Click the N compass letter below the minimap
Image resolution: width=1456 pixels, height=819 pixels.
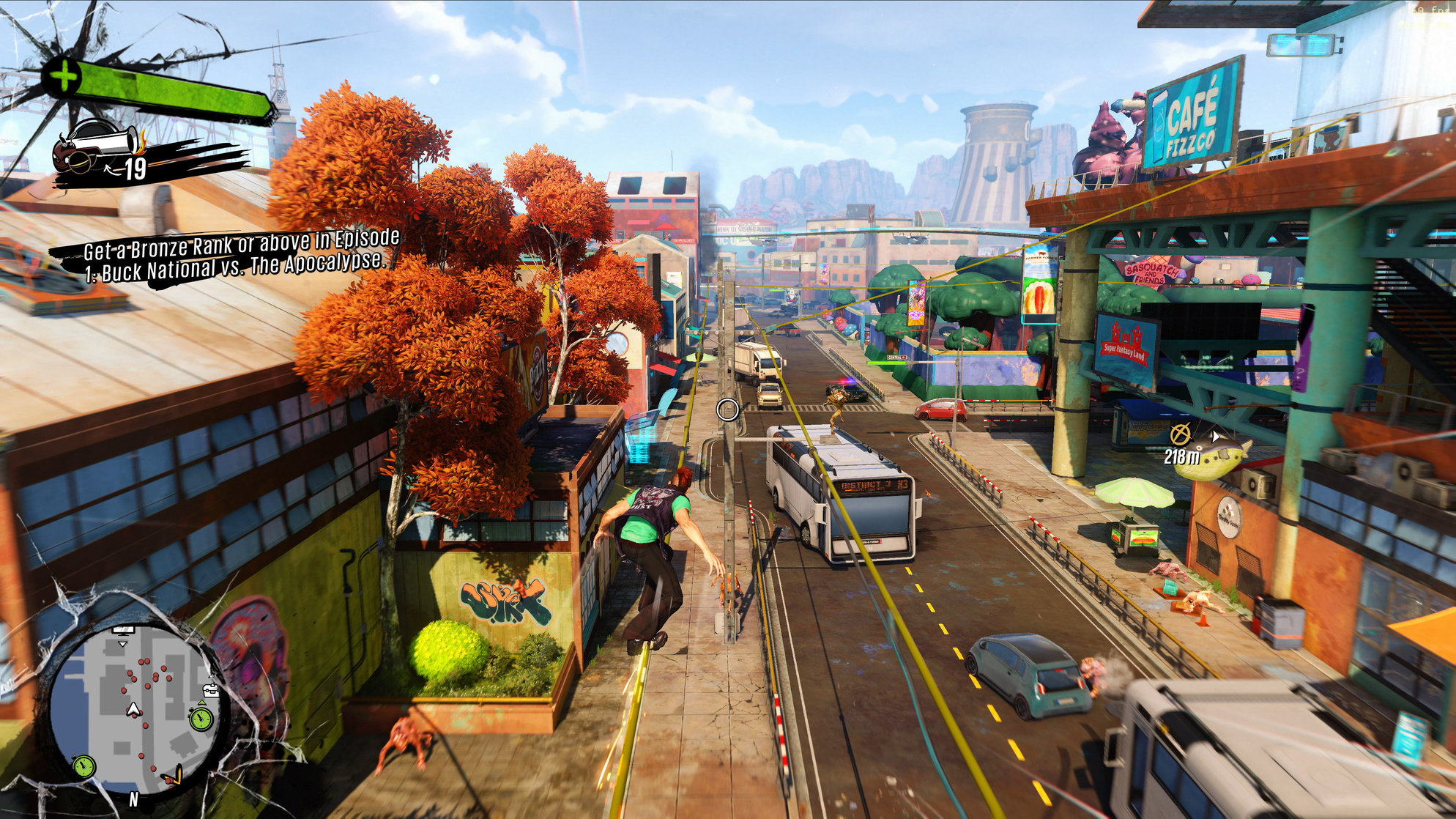tap(133, 799)
